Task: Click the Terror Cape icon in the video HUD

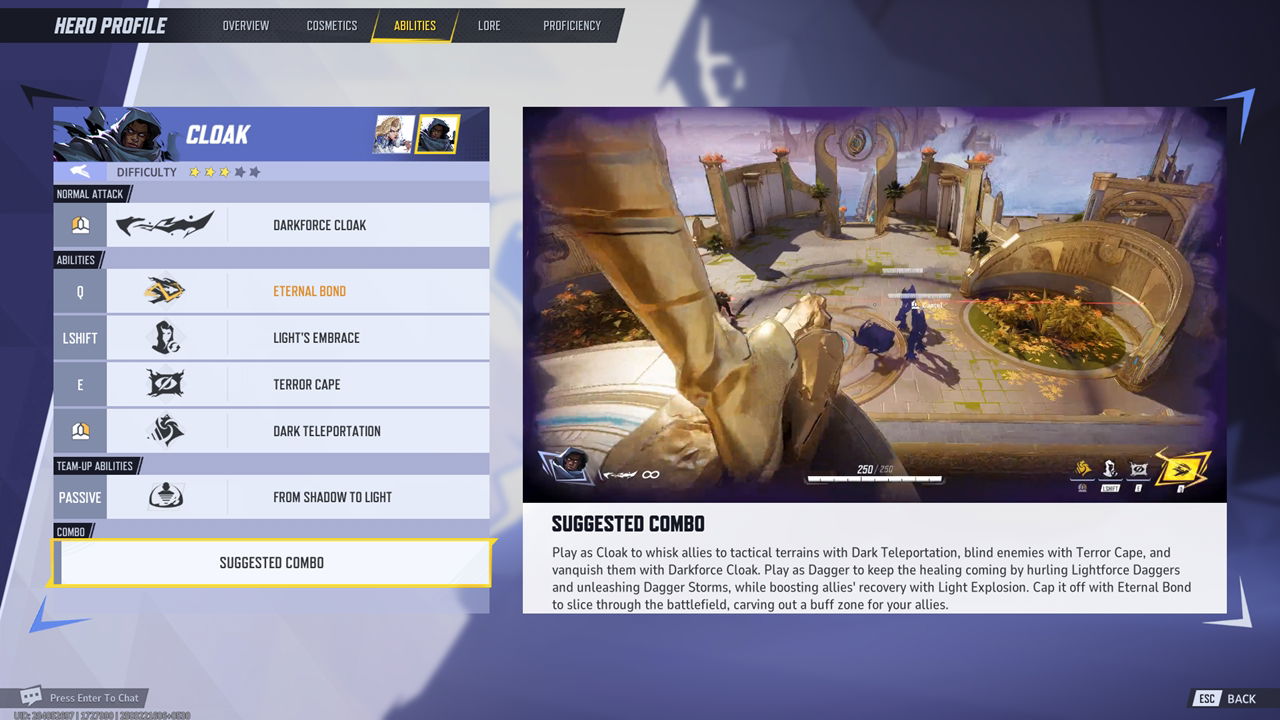Action: click(1137, 467)
